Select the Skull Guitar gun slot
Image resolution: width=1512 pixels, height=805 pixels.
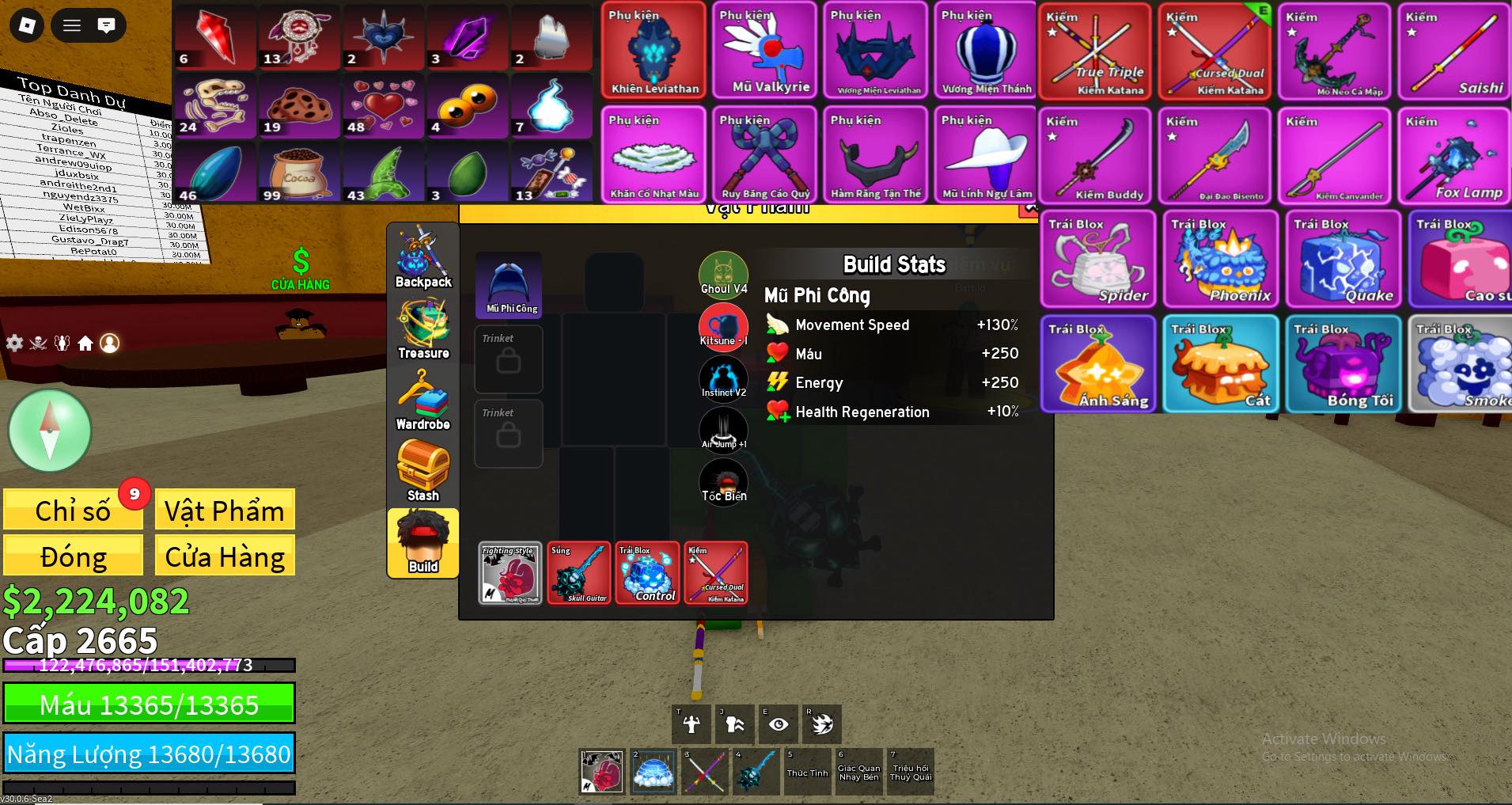(x=579, y=573)
